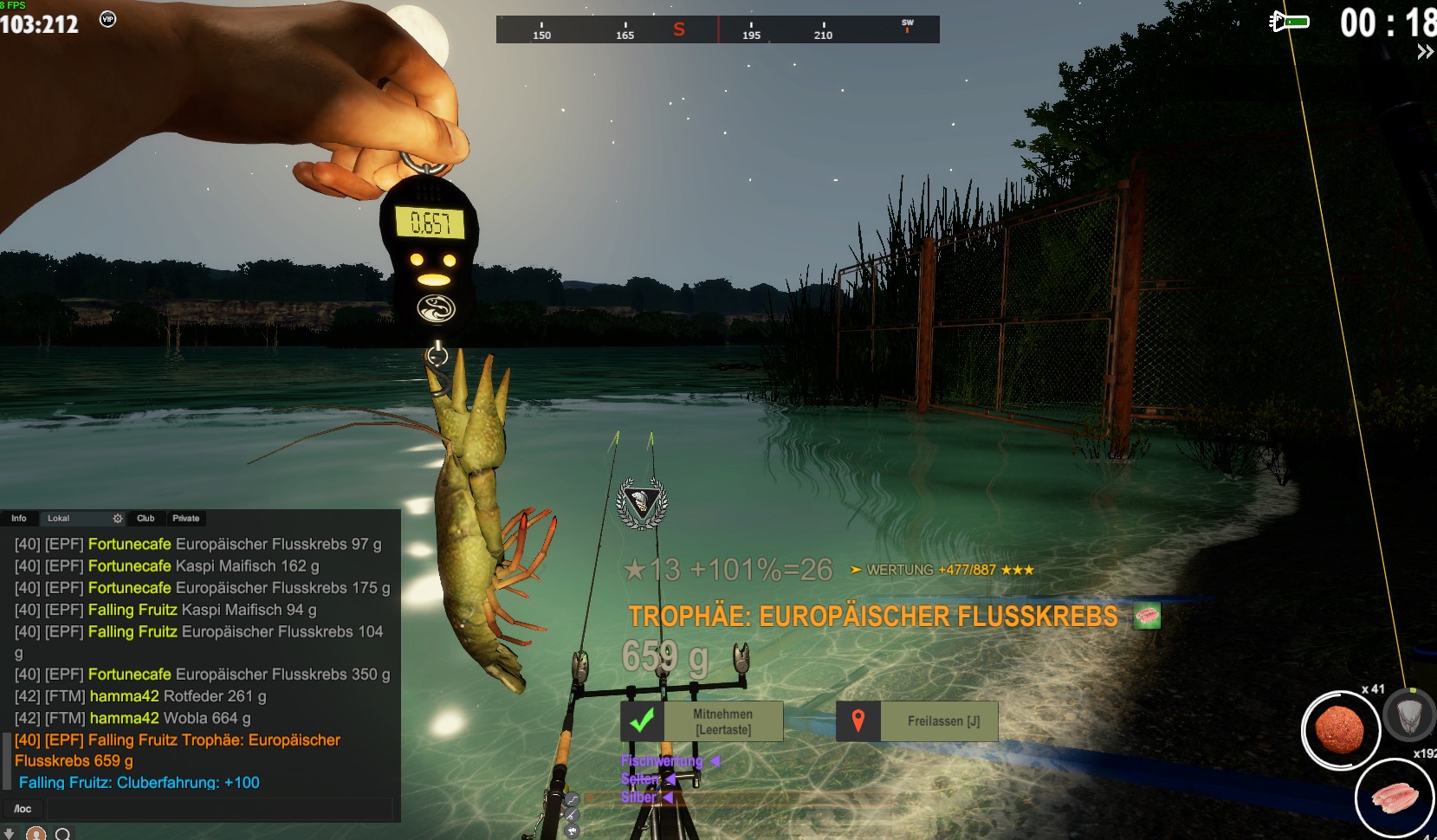Switch to the Private chat tab
1437x840 pixels.
click(x=185, y=518)
